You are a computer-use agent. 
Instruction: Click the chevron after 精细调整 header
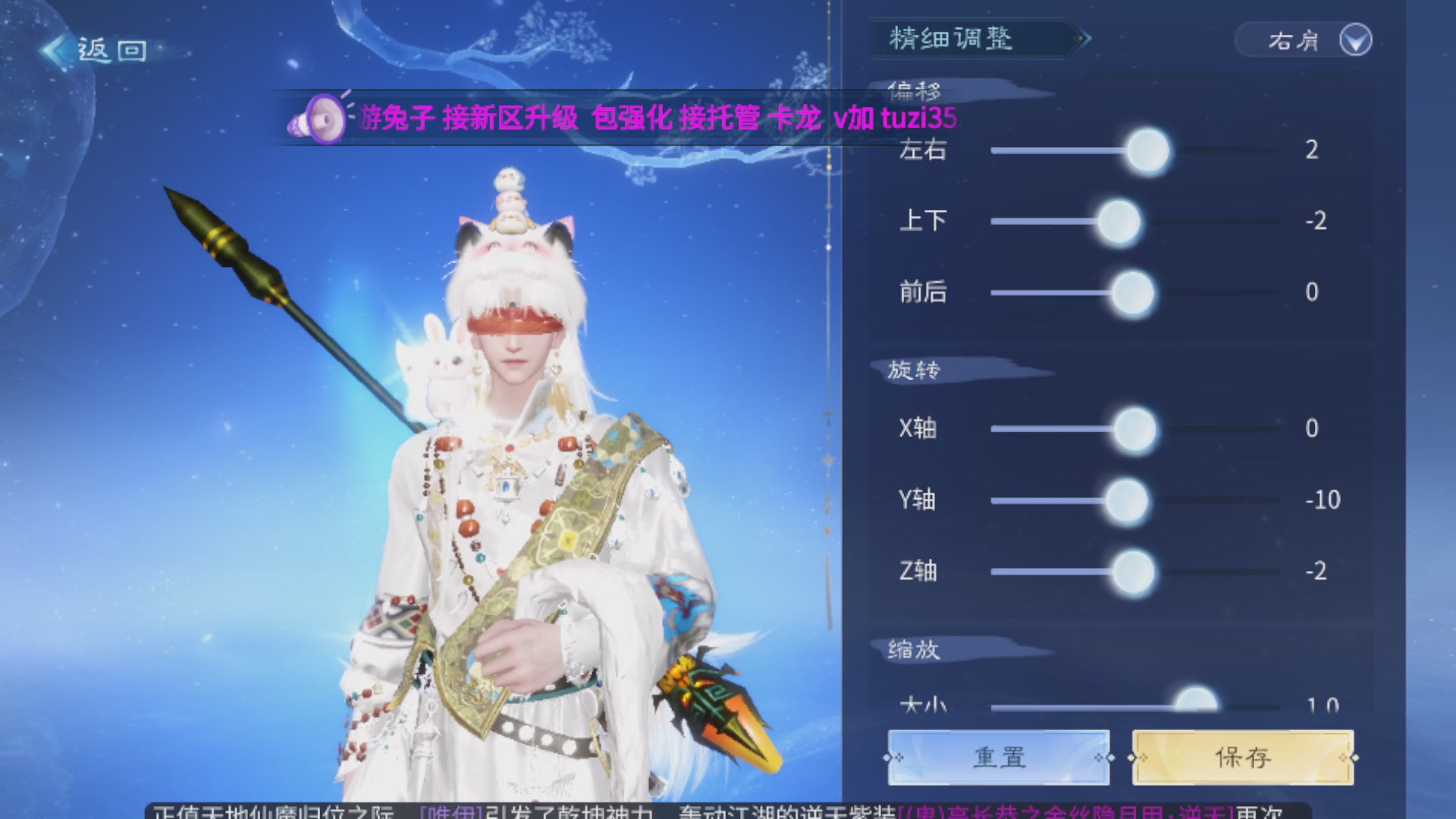pos(1086,39)
